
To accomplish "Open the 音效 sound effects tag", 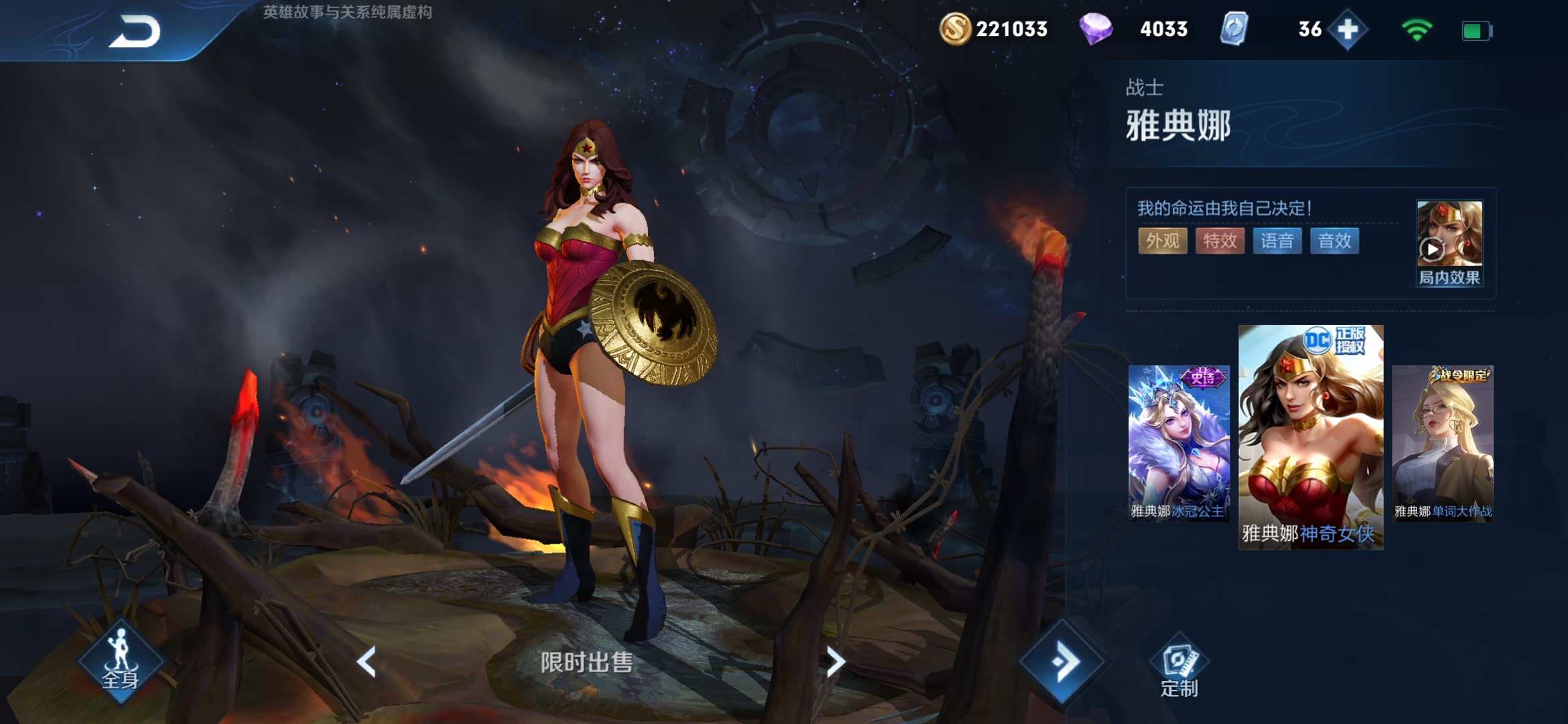I will point(1334,241).
